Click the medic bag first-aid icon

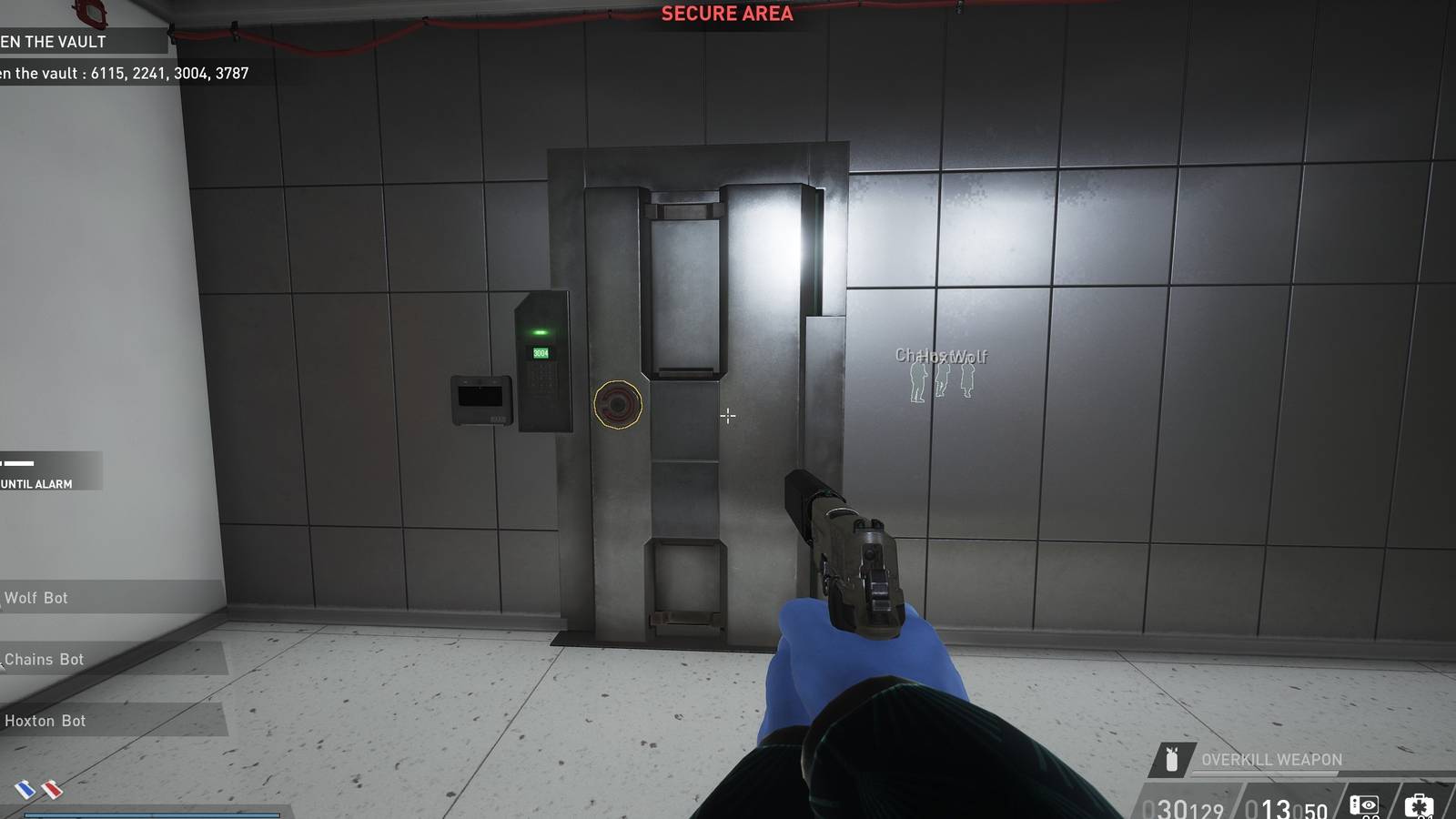1417,804
